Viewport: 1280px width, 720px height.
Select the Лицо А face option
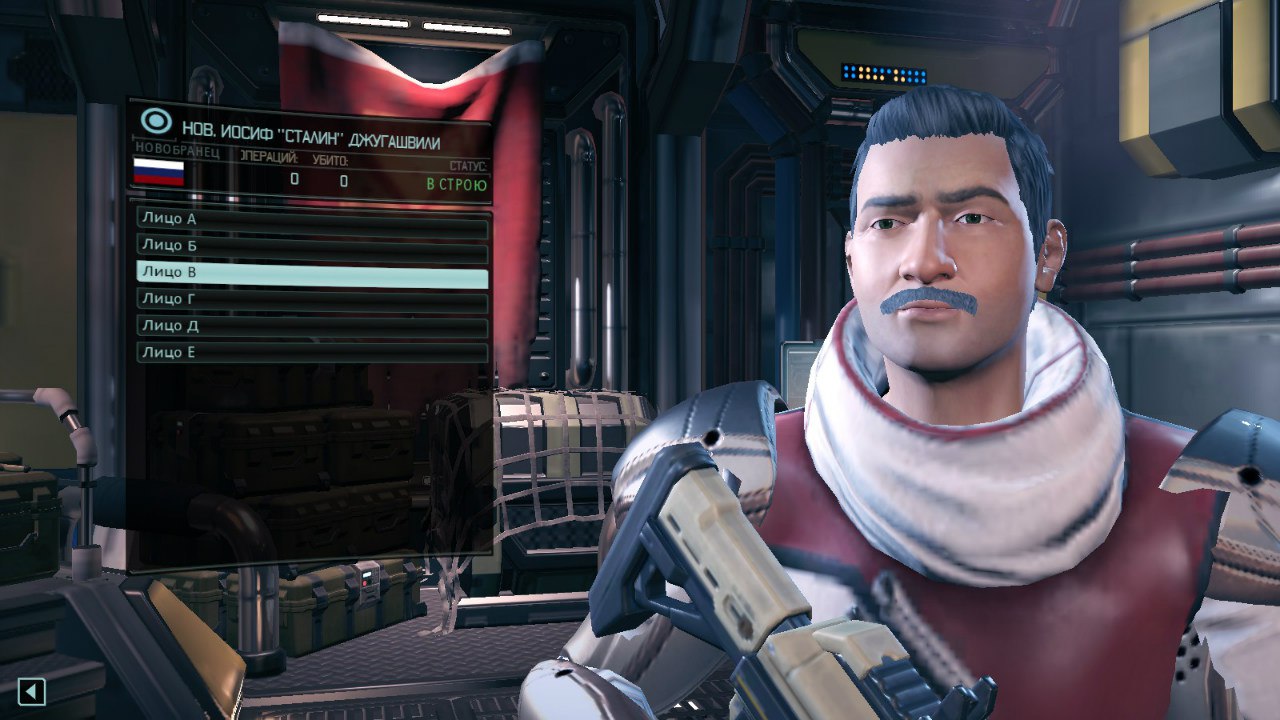pyautogui.click(x=312, y=219)
